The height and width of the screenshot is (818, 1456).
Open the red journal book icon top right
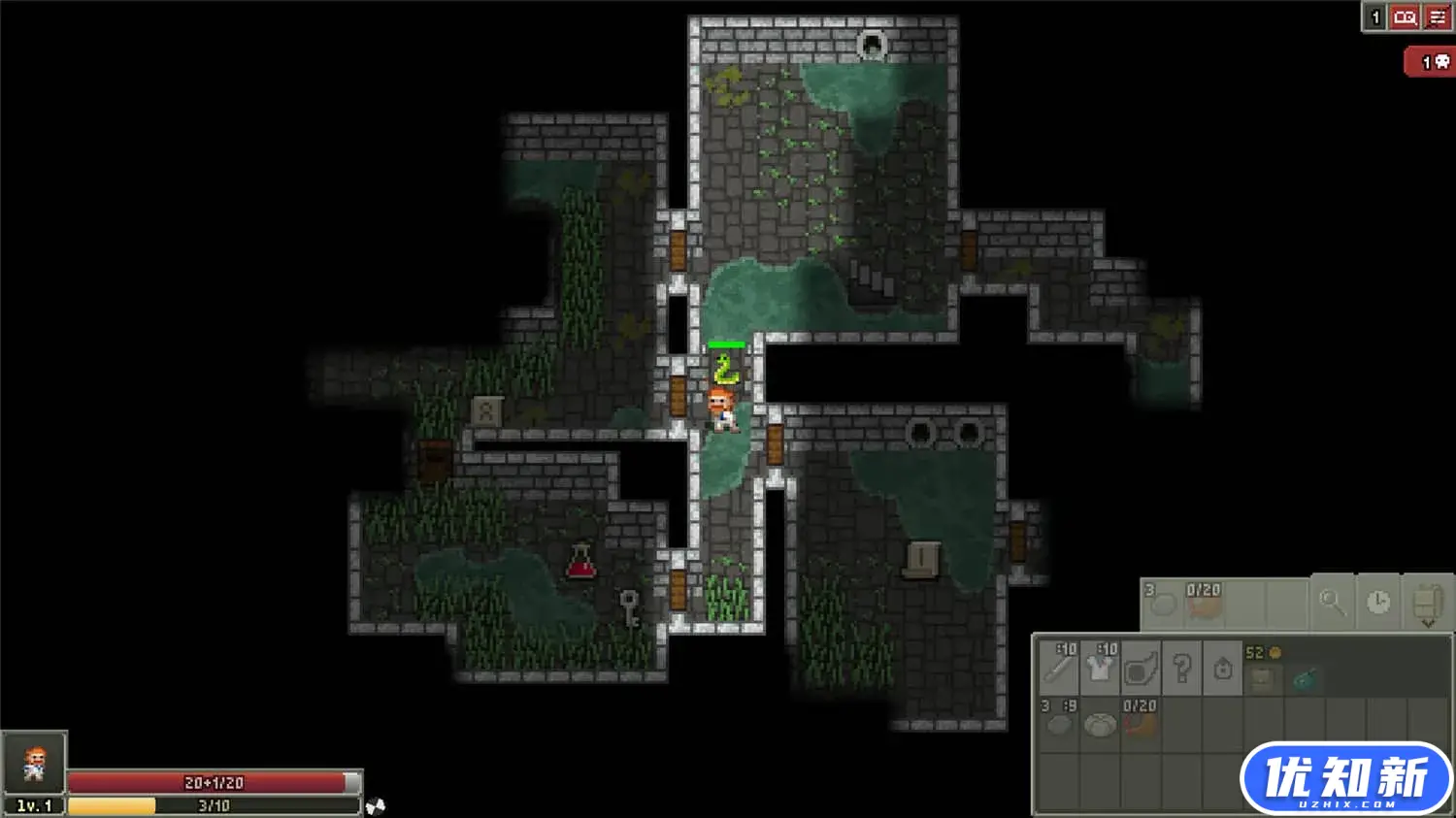(1404, 16)
